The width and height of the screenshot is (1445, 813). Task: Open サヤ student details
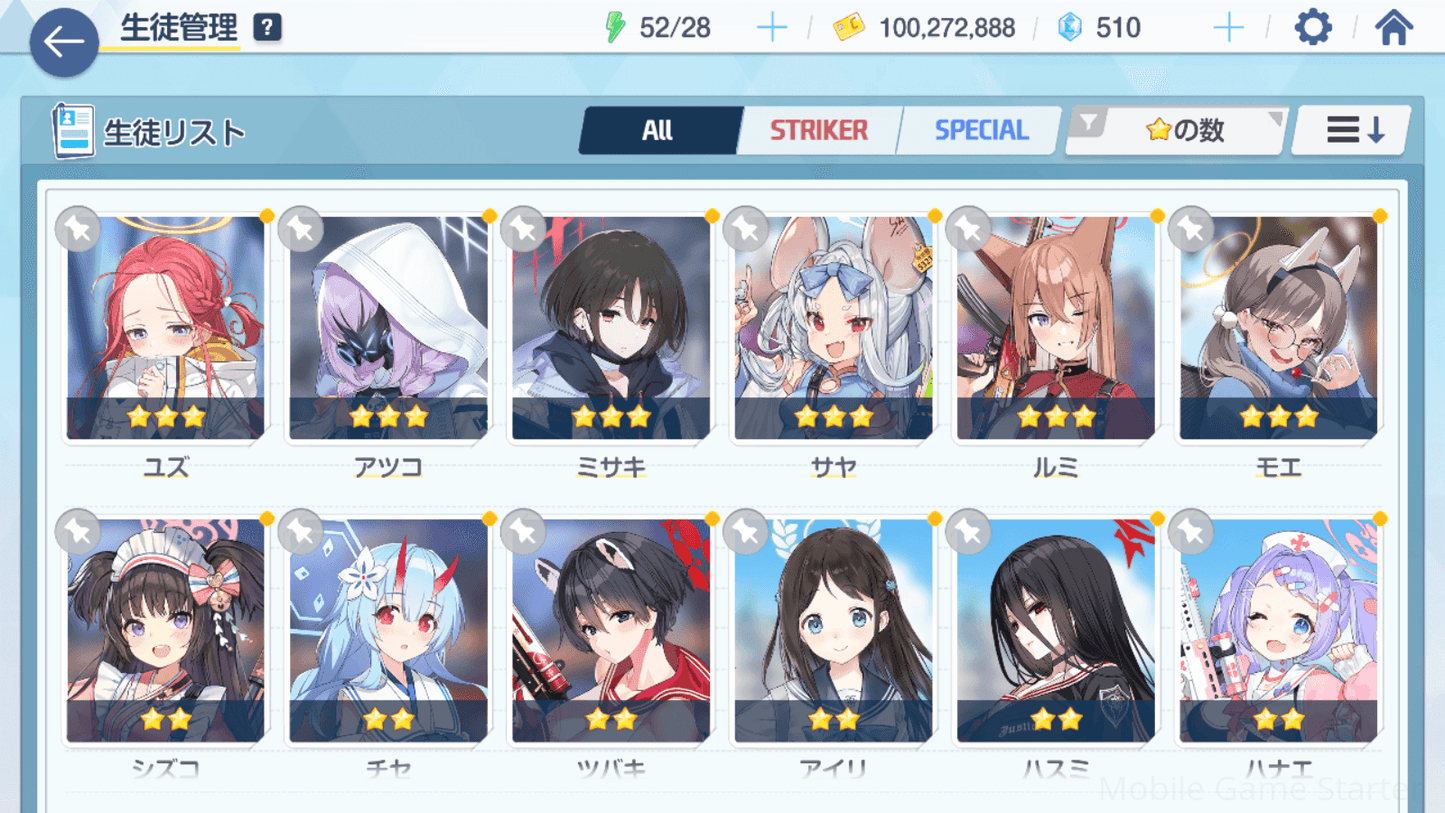tap(833, 328)
